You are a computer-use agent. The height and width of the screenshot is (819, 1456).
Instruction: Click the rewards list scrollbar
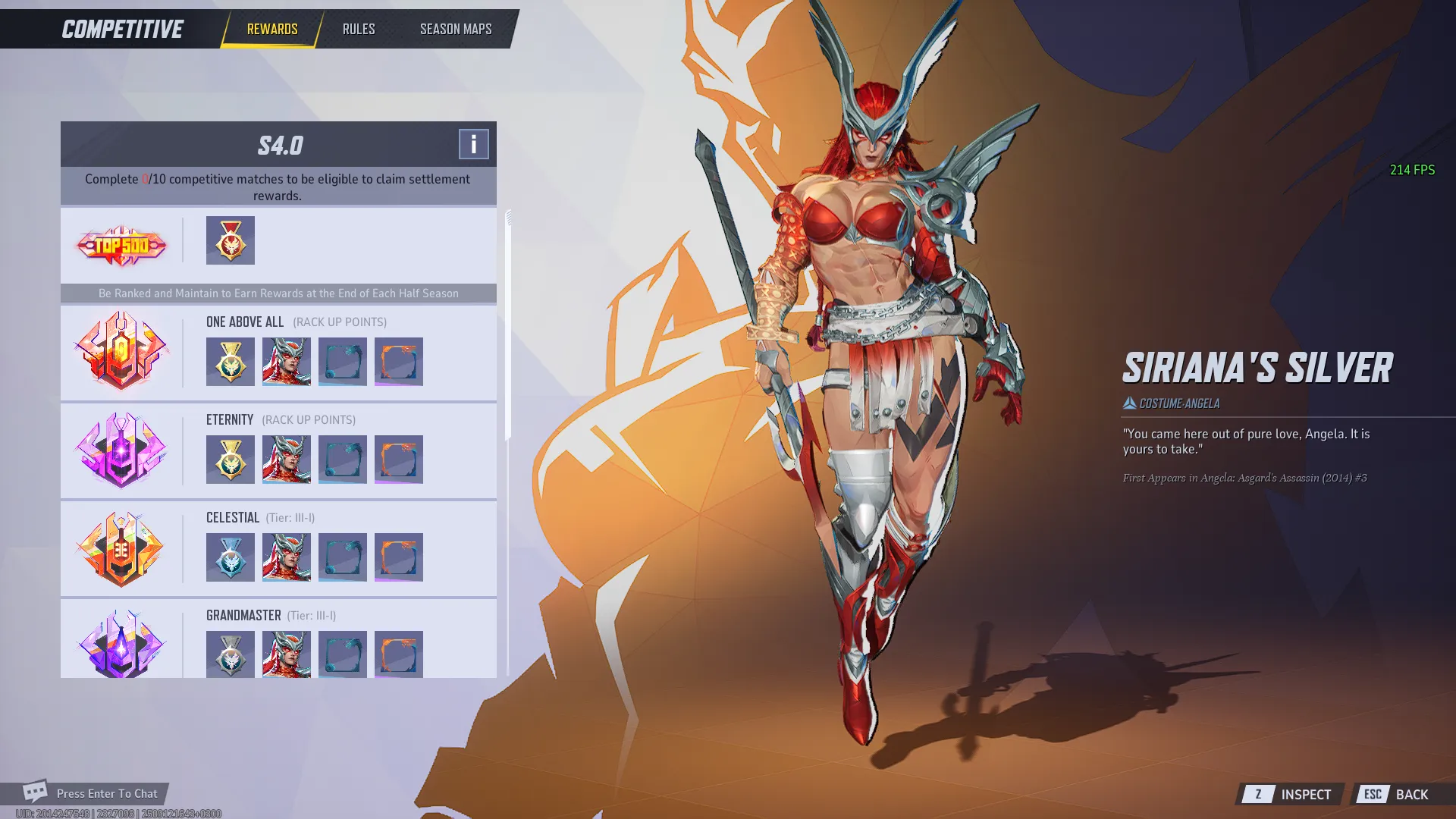click(x=508, y=325)
